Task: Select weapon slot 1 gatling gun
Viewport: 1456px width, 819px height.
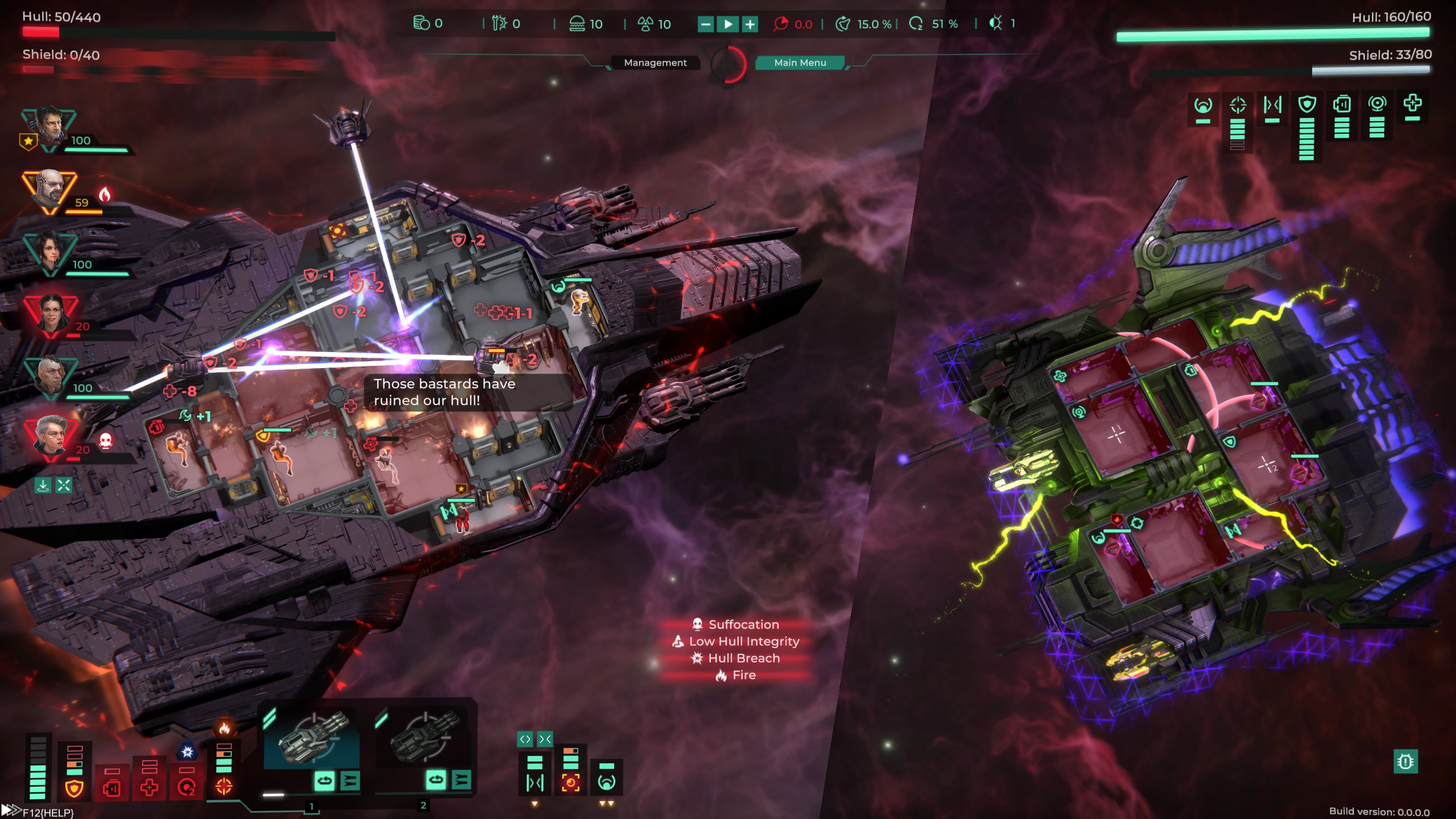Action: 312,738
